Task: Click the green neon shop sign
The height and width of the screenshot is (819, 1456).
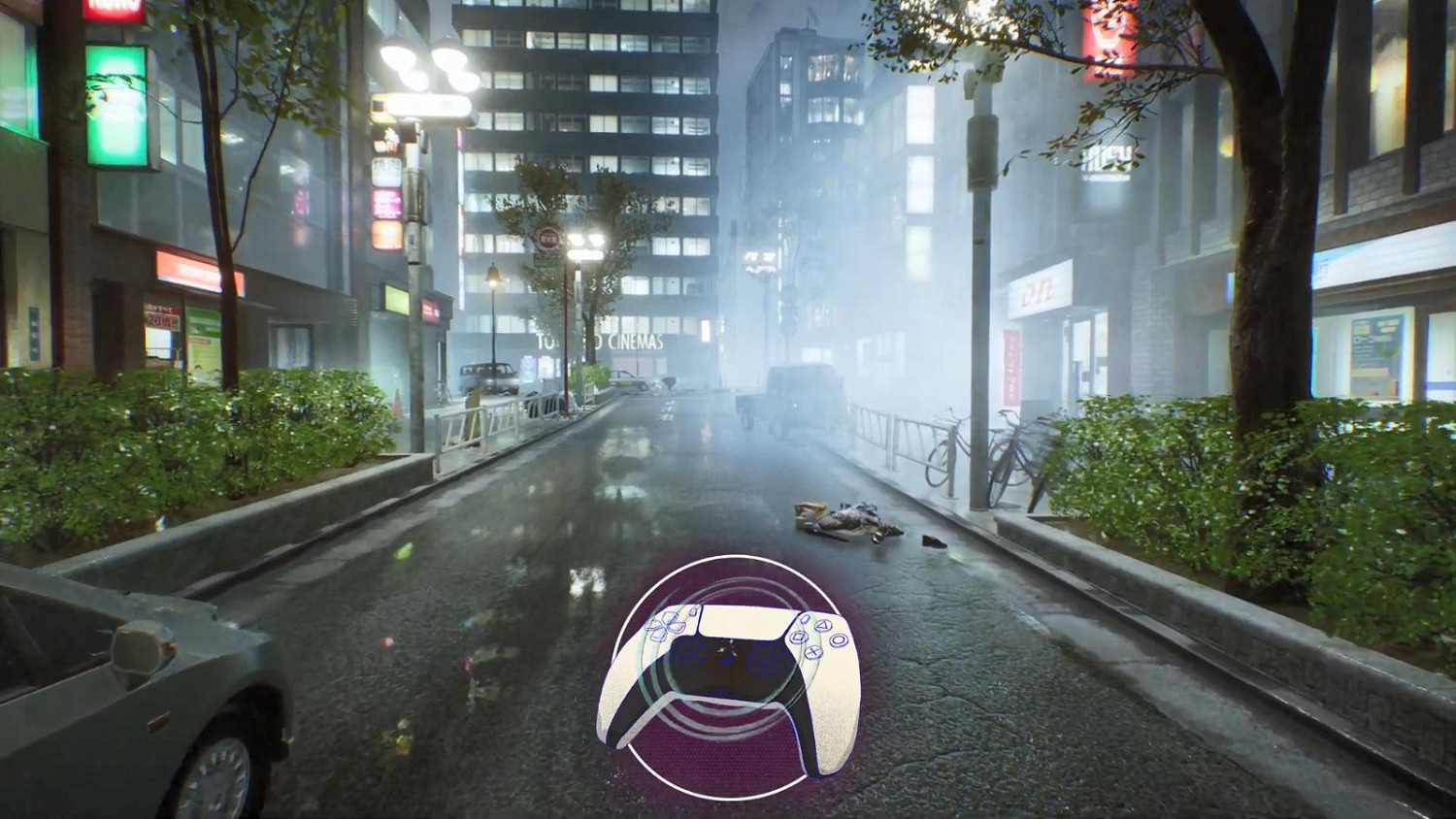Action: [x=115, y=107]
